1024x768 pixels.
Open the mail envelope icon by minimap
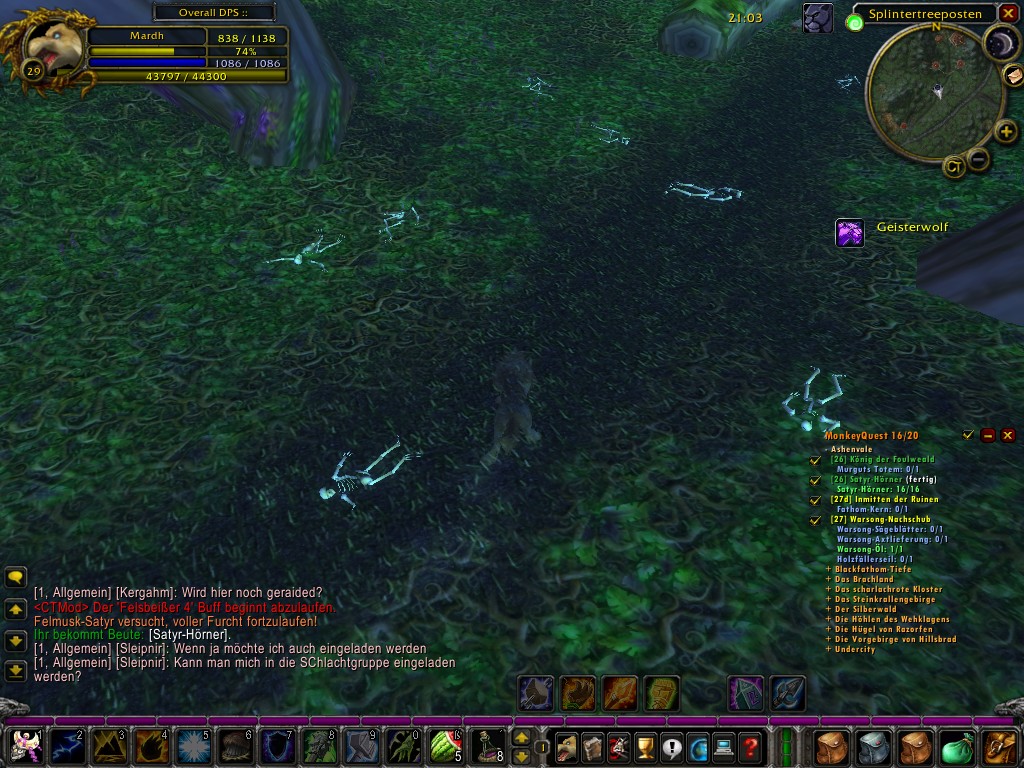pyautogui.click(x=1012, y=75)
